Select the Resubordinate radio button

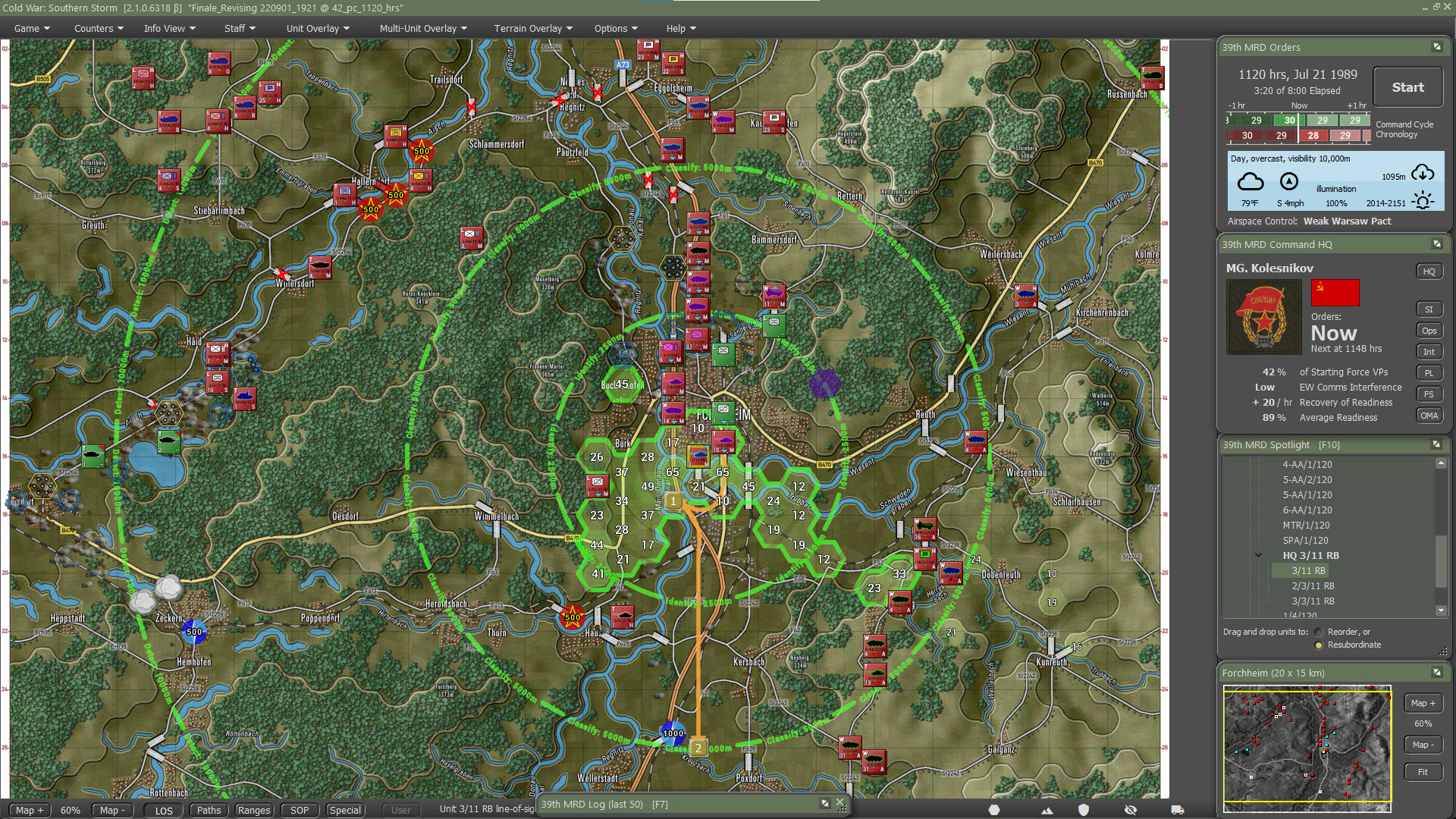(1319, 645)
